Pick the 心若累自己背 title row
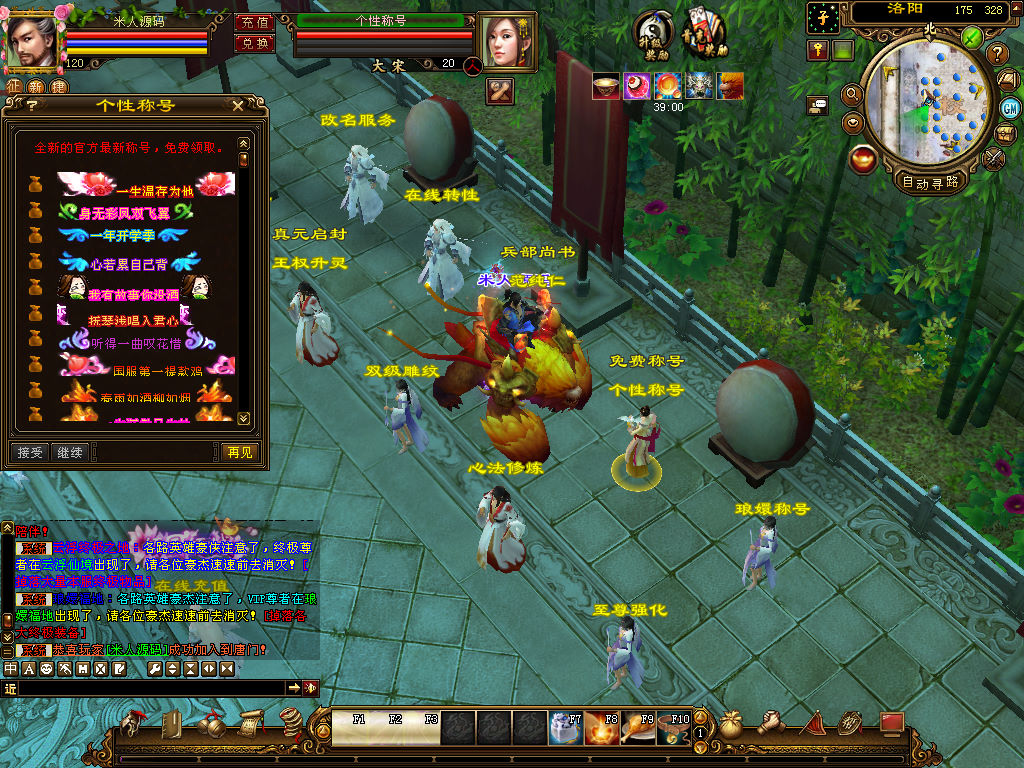Viewport: 1024px width, 768px height. pyautogui.click(x=130, y=264)
